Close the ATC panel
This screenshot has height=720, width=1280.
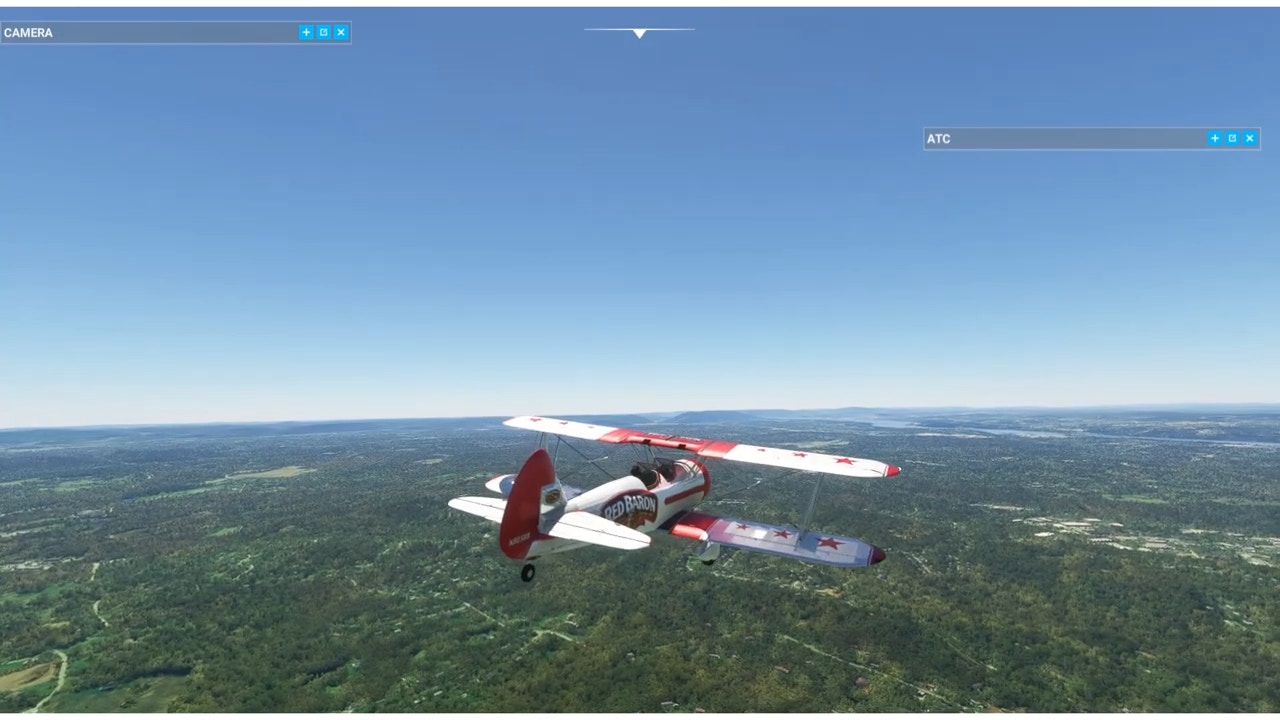(x=1250, y=138)
